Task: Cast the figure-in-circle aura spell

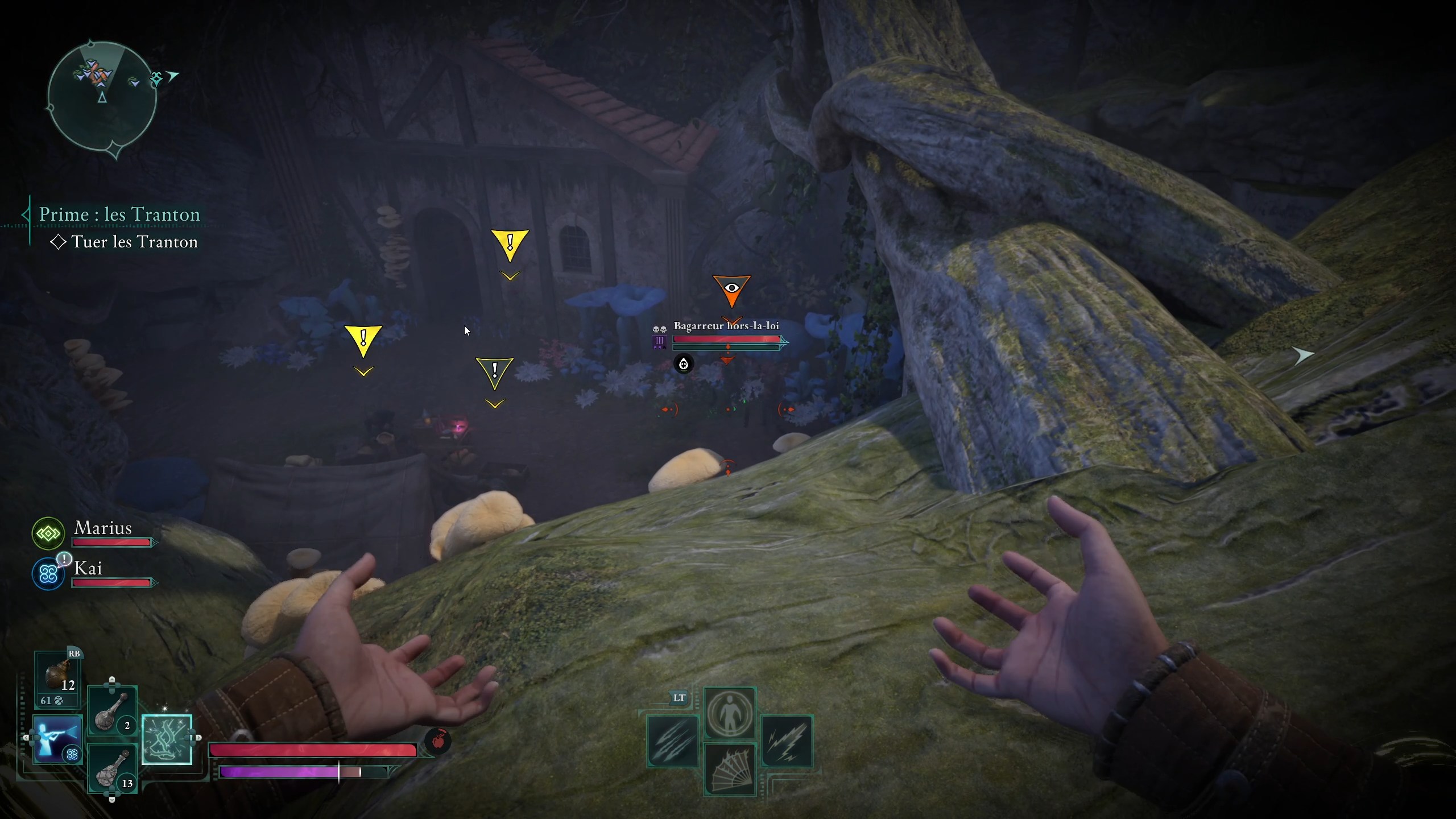Action: pos(730,714)
